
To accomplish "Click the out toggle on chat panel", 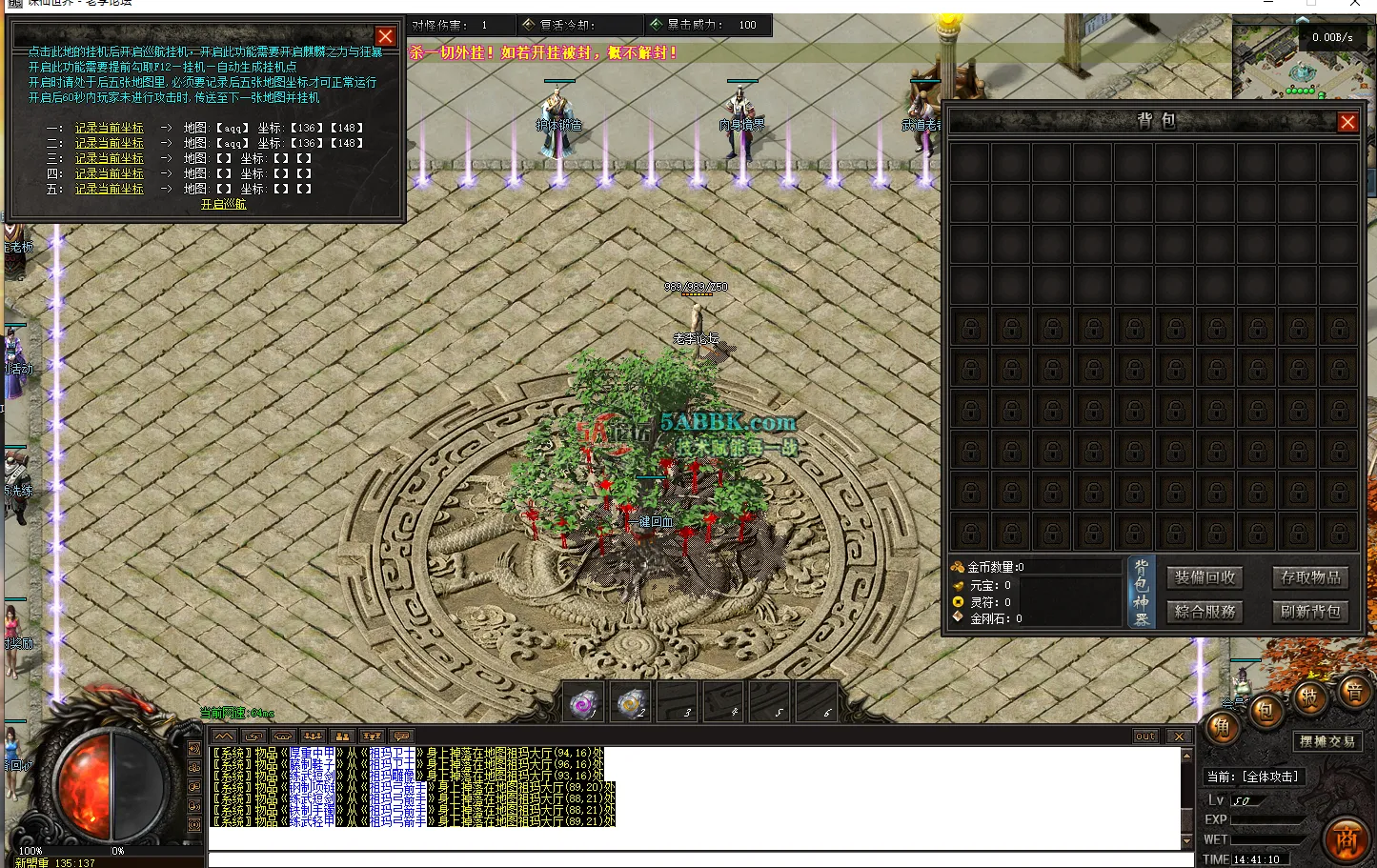I will click(x=1144, y=736).
